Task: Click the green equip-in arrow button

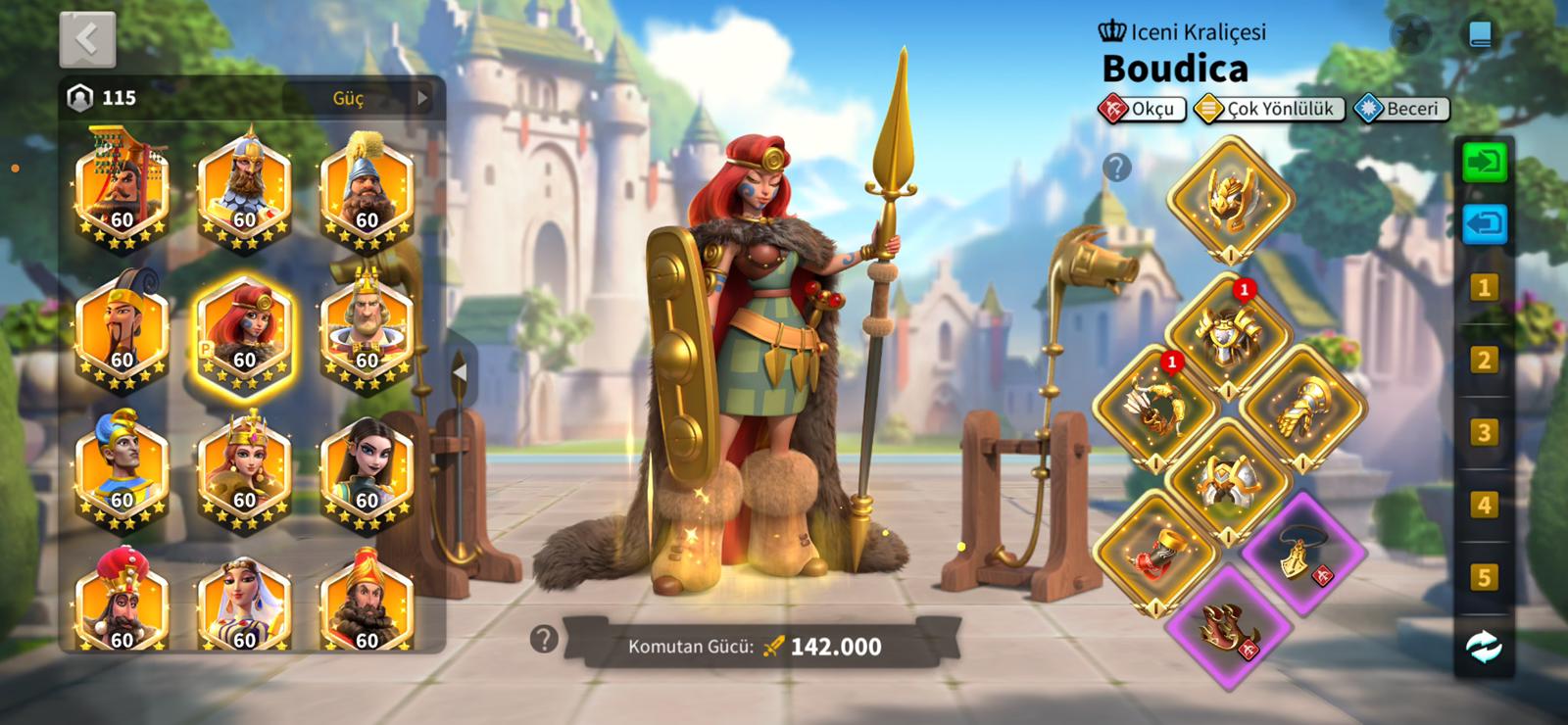Action: 1484,162
